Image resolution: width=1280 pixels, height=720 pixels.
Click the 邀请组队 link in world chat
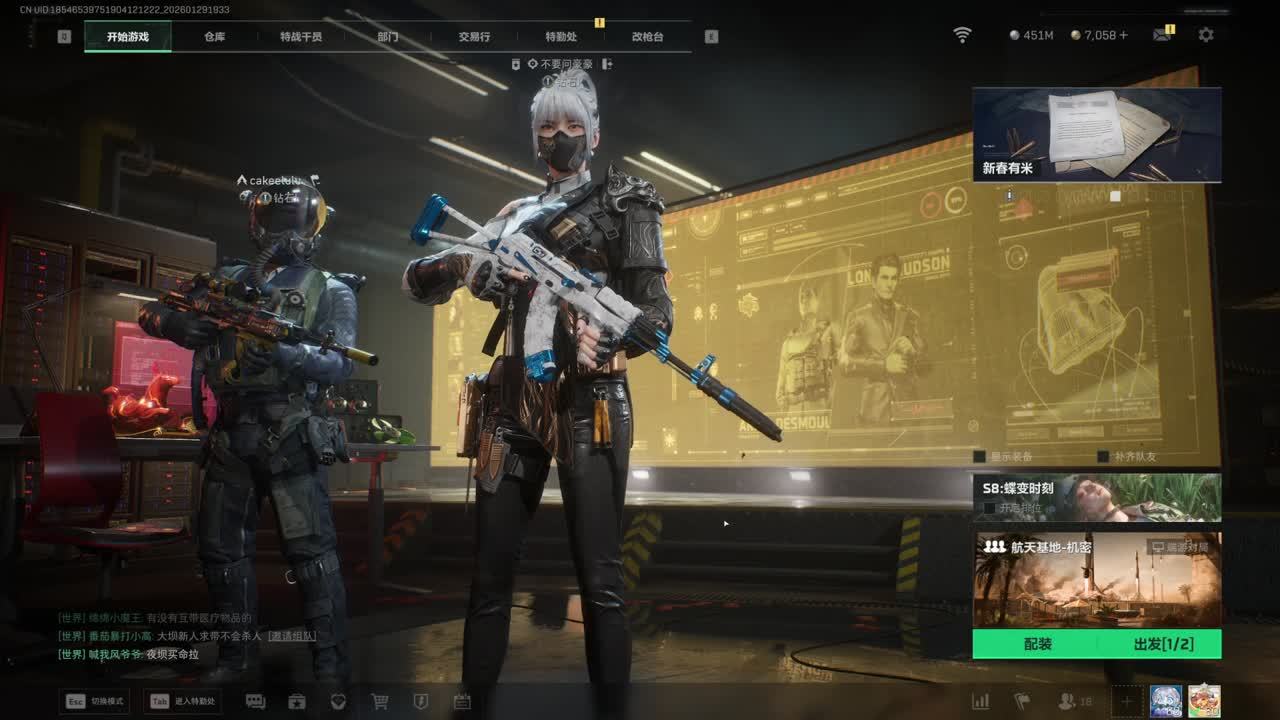[x=291, y=636]
